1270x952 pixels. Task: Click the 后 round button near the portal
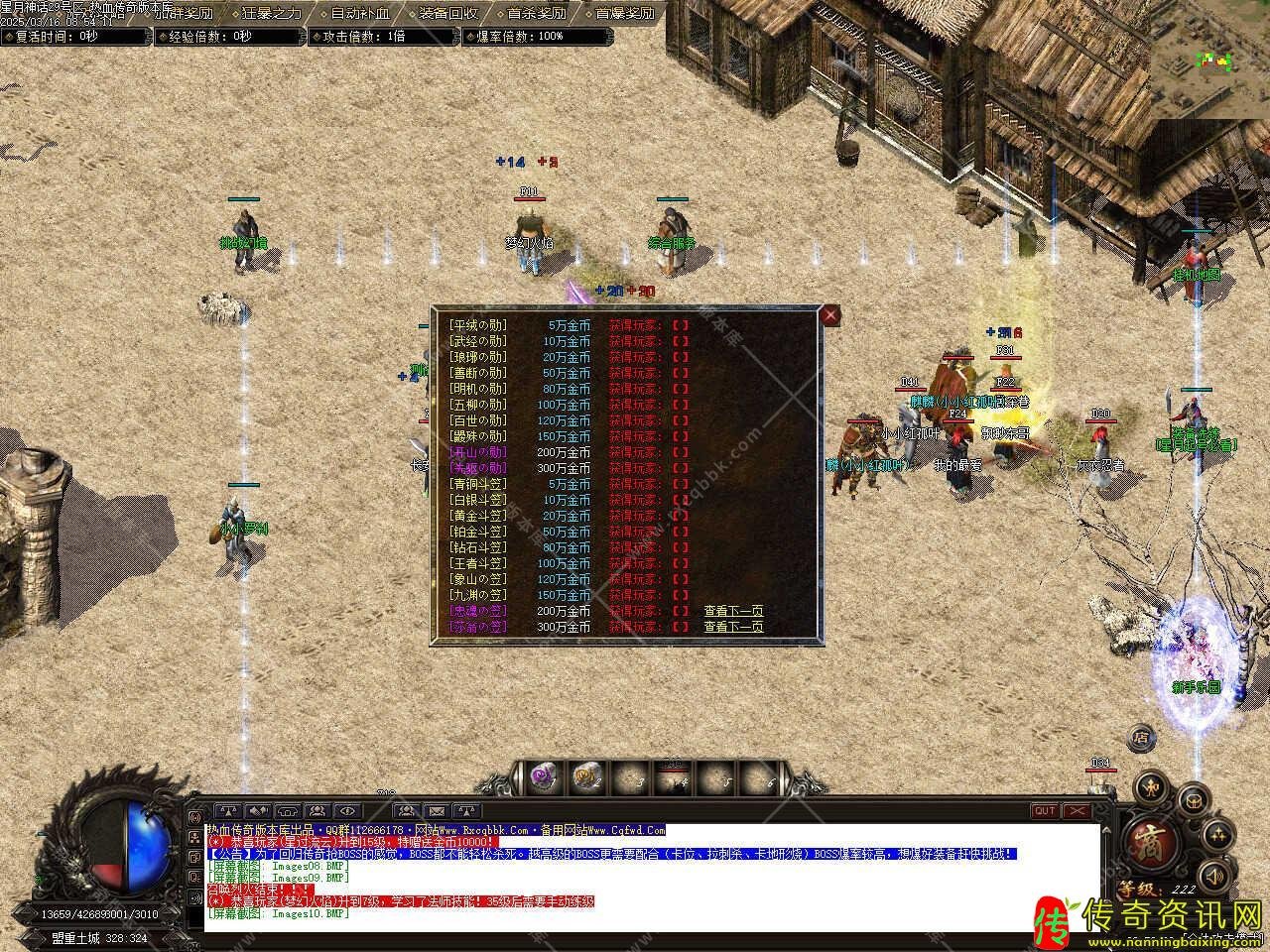point(1142,737)
